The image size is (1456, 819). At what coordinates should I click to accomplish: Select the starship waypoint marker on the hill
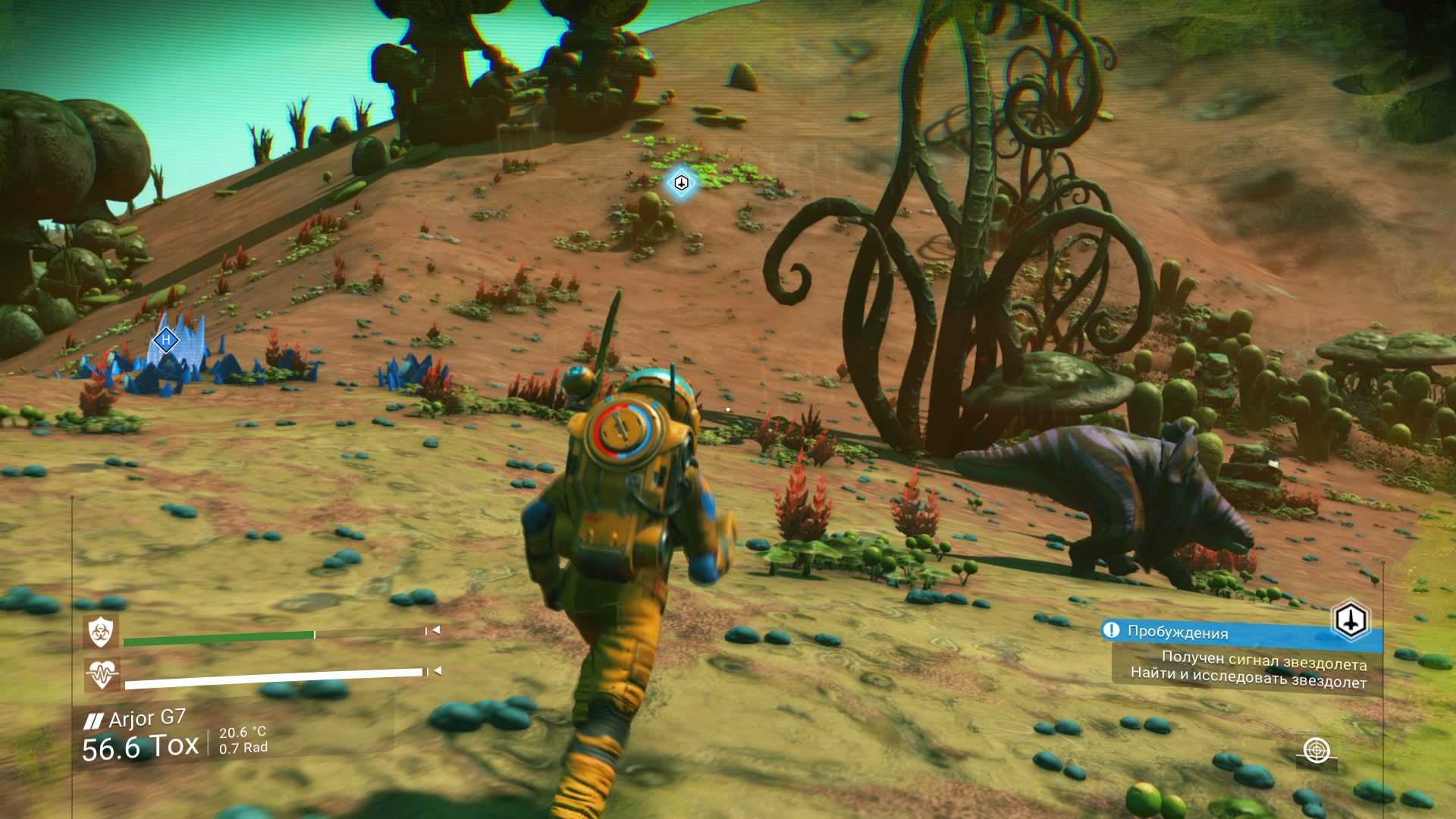(x=681, y=183)
